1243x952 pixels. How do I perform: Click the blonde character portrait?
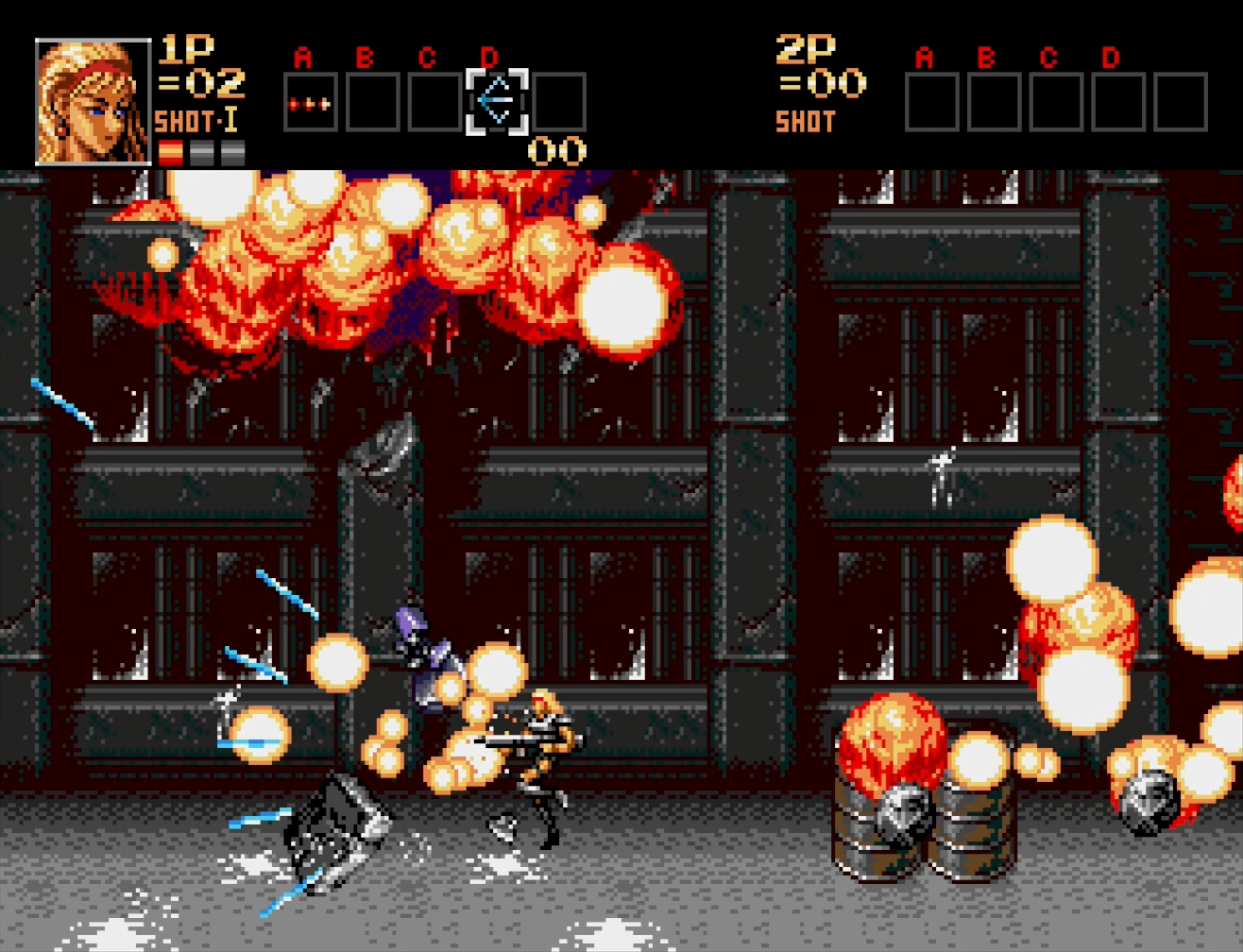coord(93,102)
